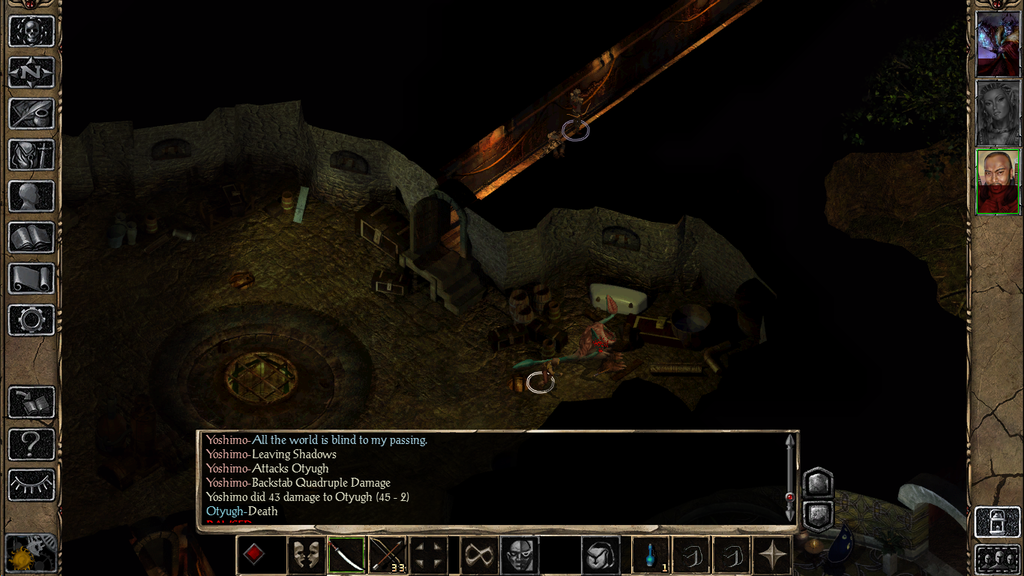Open the character record head icon
Viewport: 1024px width, 576px height.
click(x=31, y=196)
